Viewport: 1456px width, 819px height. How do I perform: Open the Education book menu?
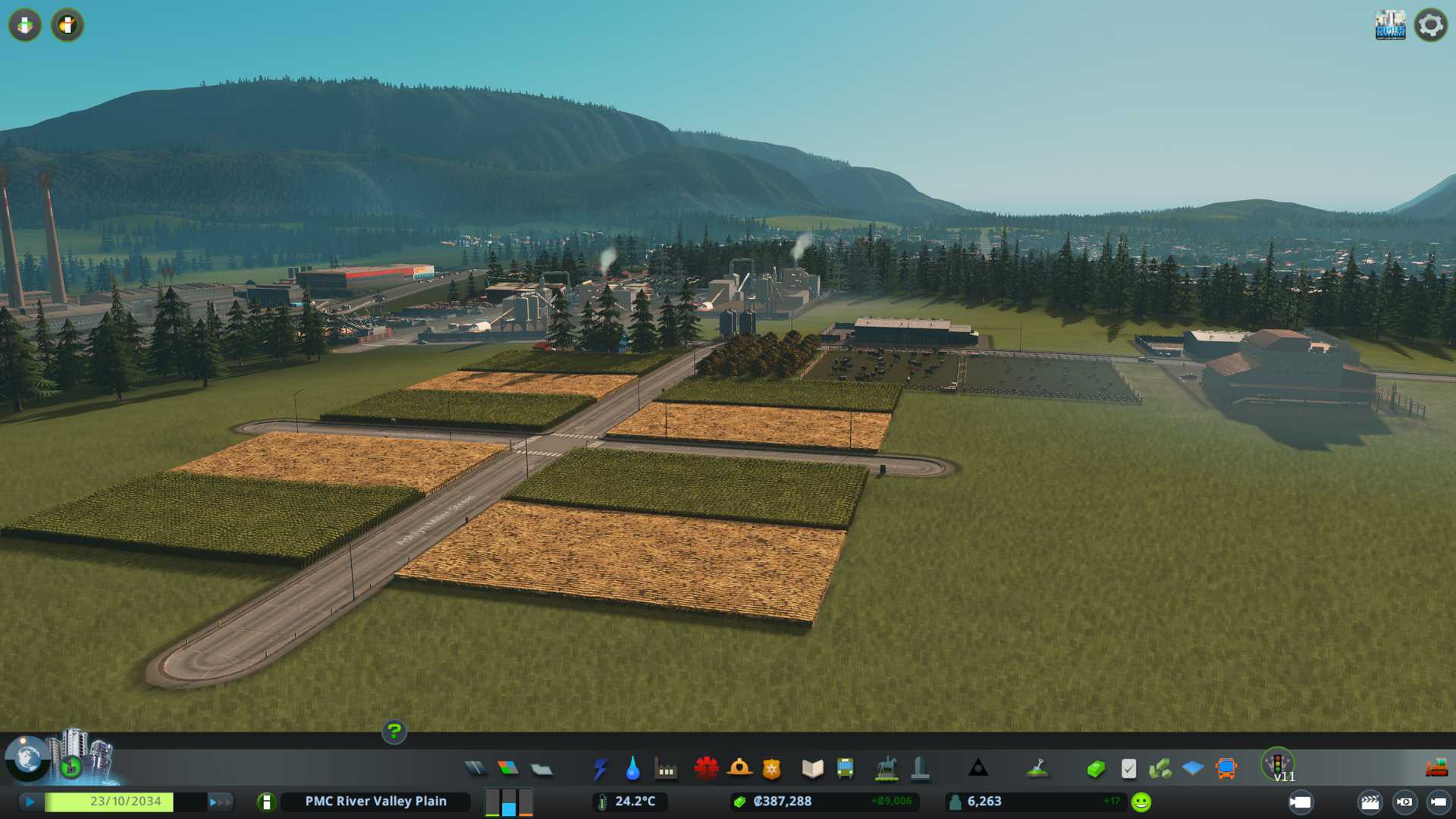(812, 769)
